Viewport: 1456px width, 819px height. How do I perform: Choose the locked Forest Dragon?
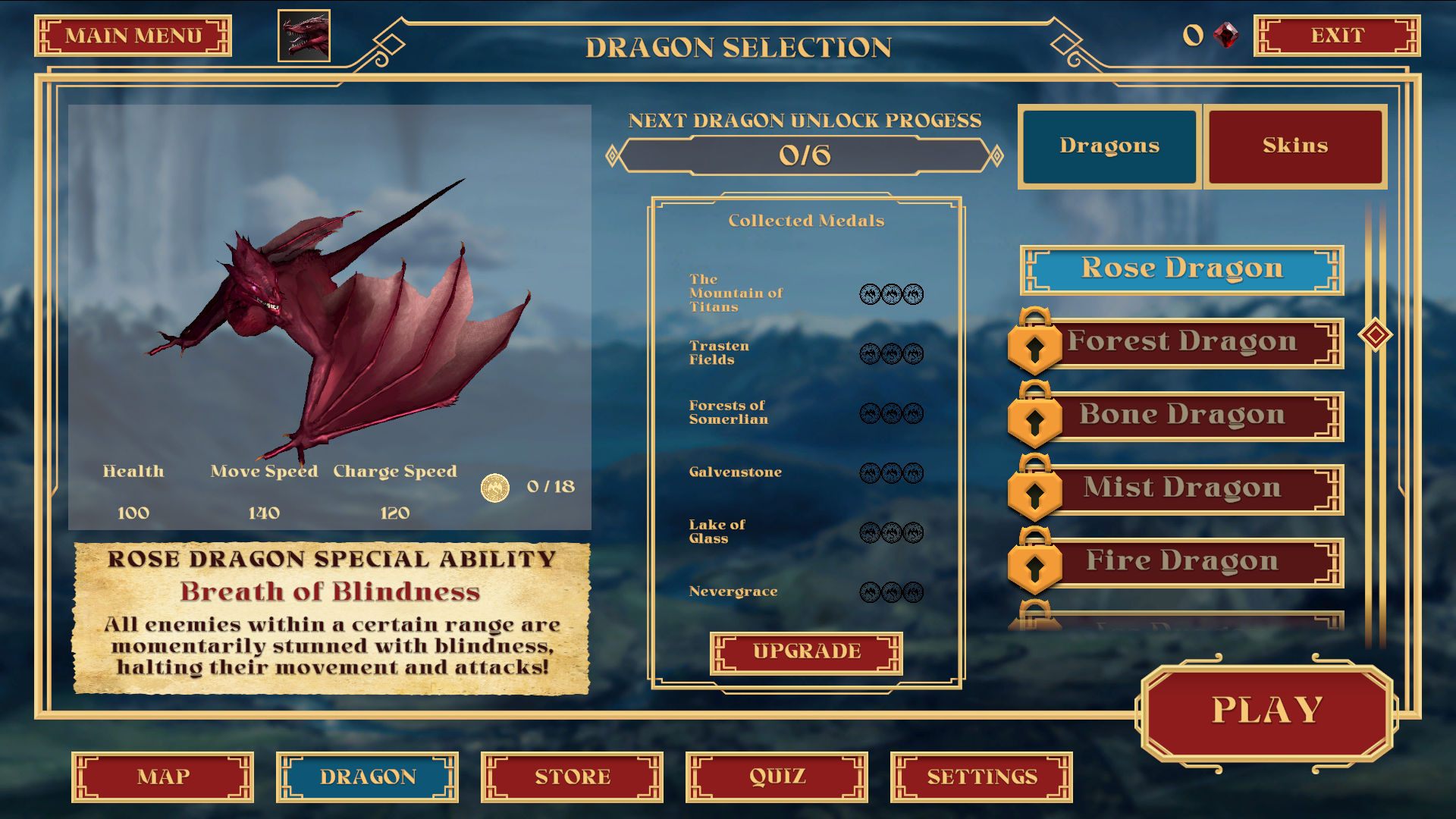click(1181, 343)
